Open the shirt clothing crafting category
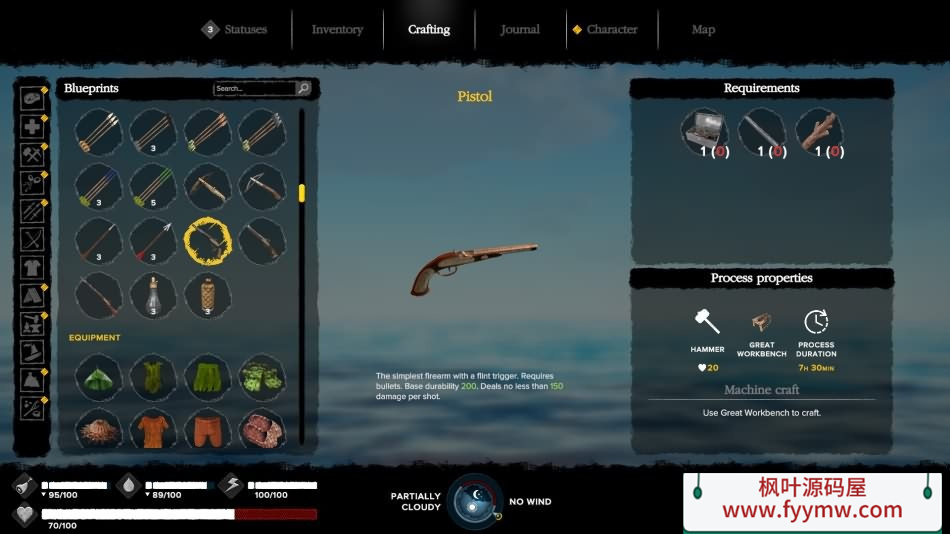Screen dimensions: 950x534 (33, 268)
